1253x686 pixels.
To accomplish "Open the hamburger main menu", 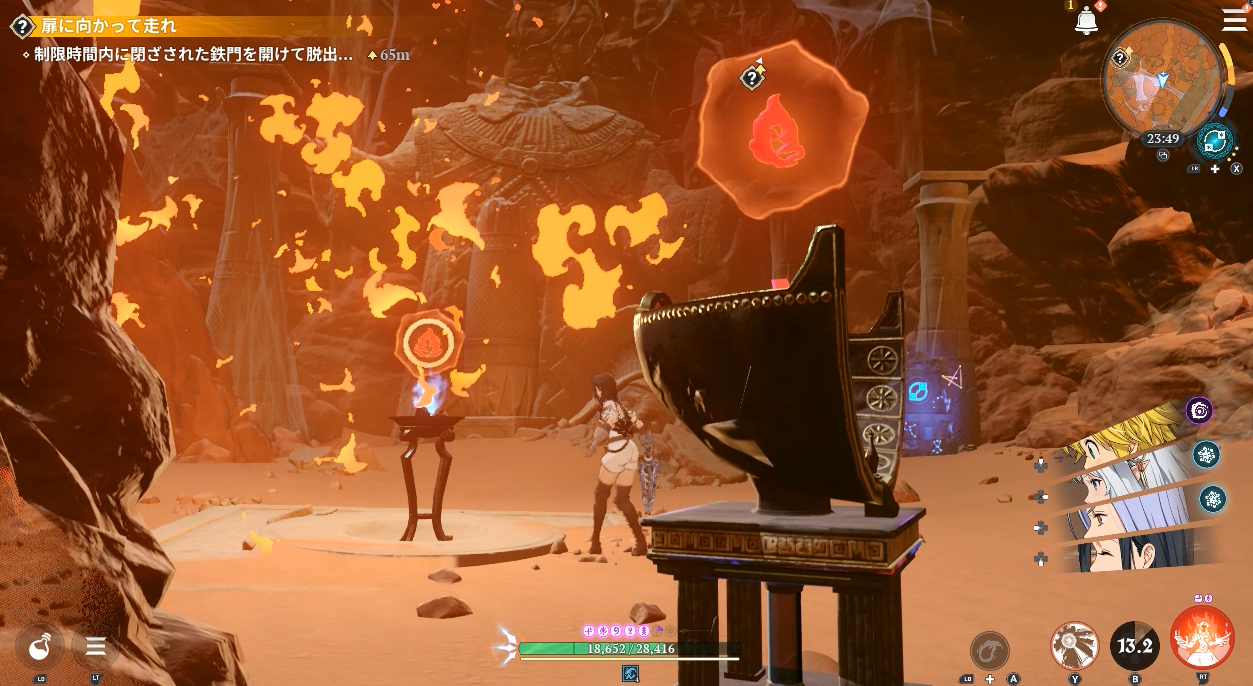I will (x=1234, y=20).
